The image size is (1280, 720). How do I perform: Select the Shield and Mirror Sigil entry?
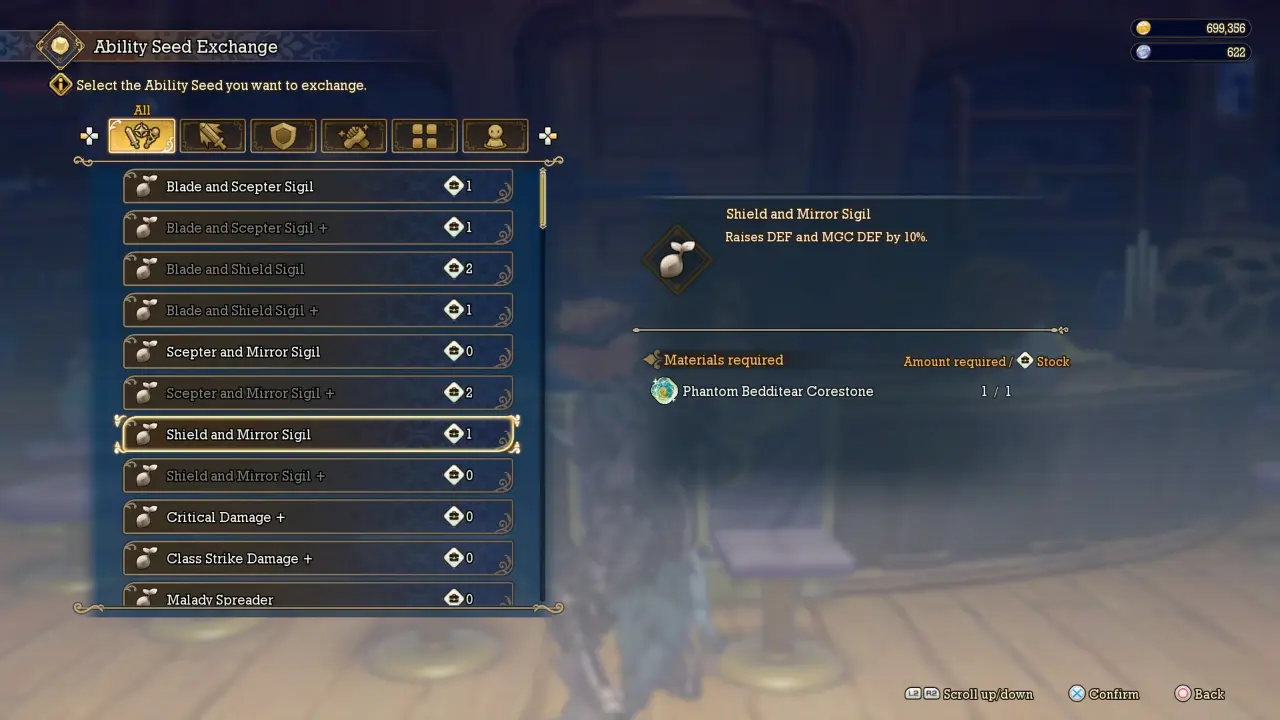click(317, 434)
